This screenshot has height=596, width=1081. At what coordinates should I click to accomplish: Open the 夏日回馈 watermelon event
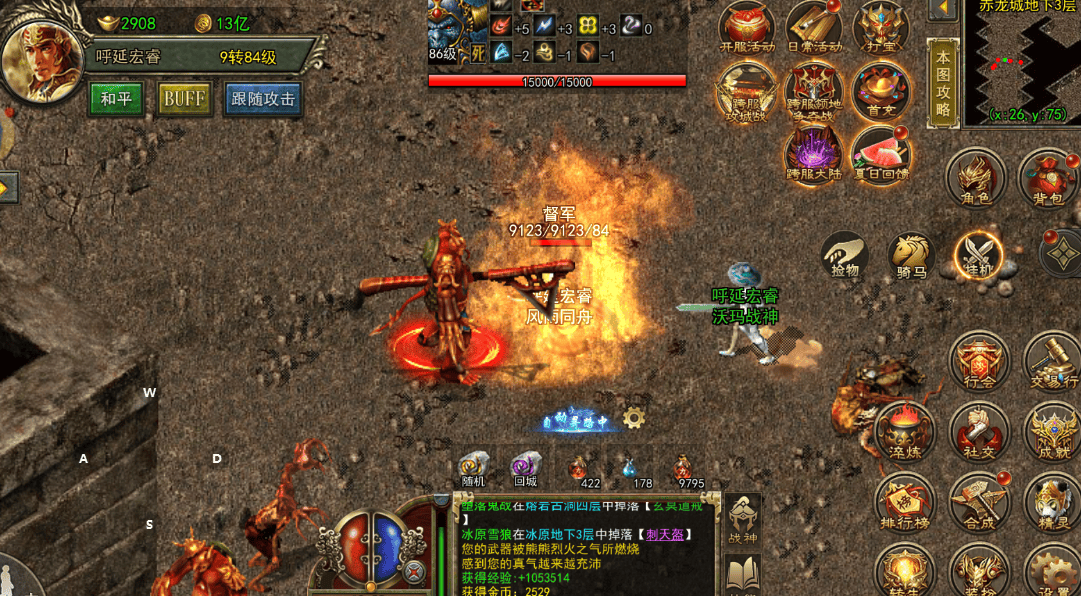click(881, 155)
